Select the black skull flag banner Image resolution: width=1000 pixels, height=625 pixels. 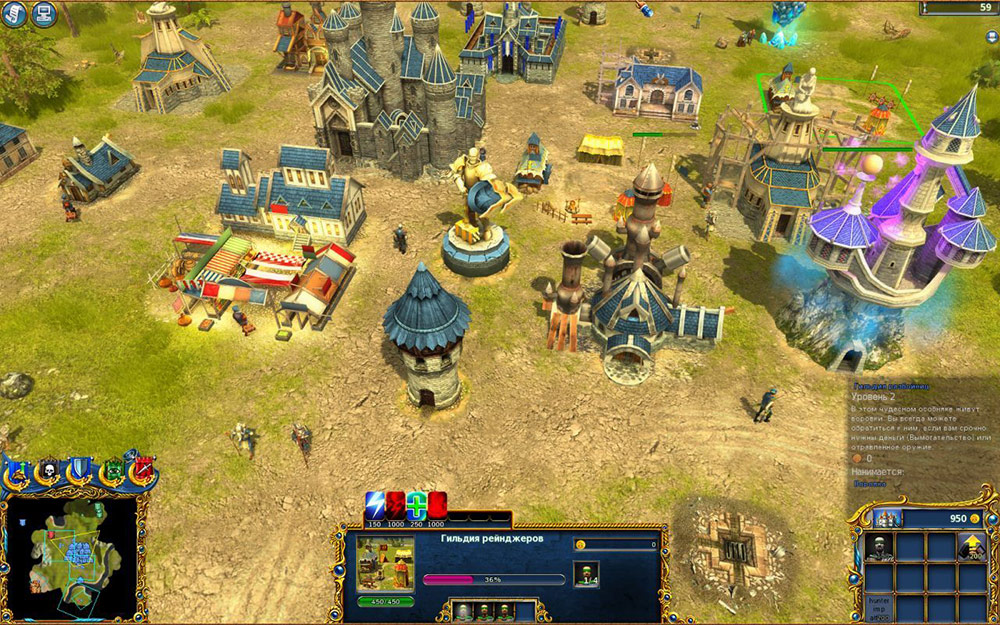tap(49, 470)
